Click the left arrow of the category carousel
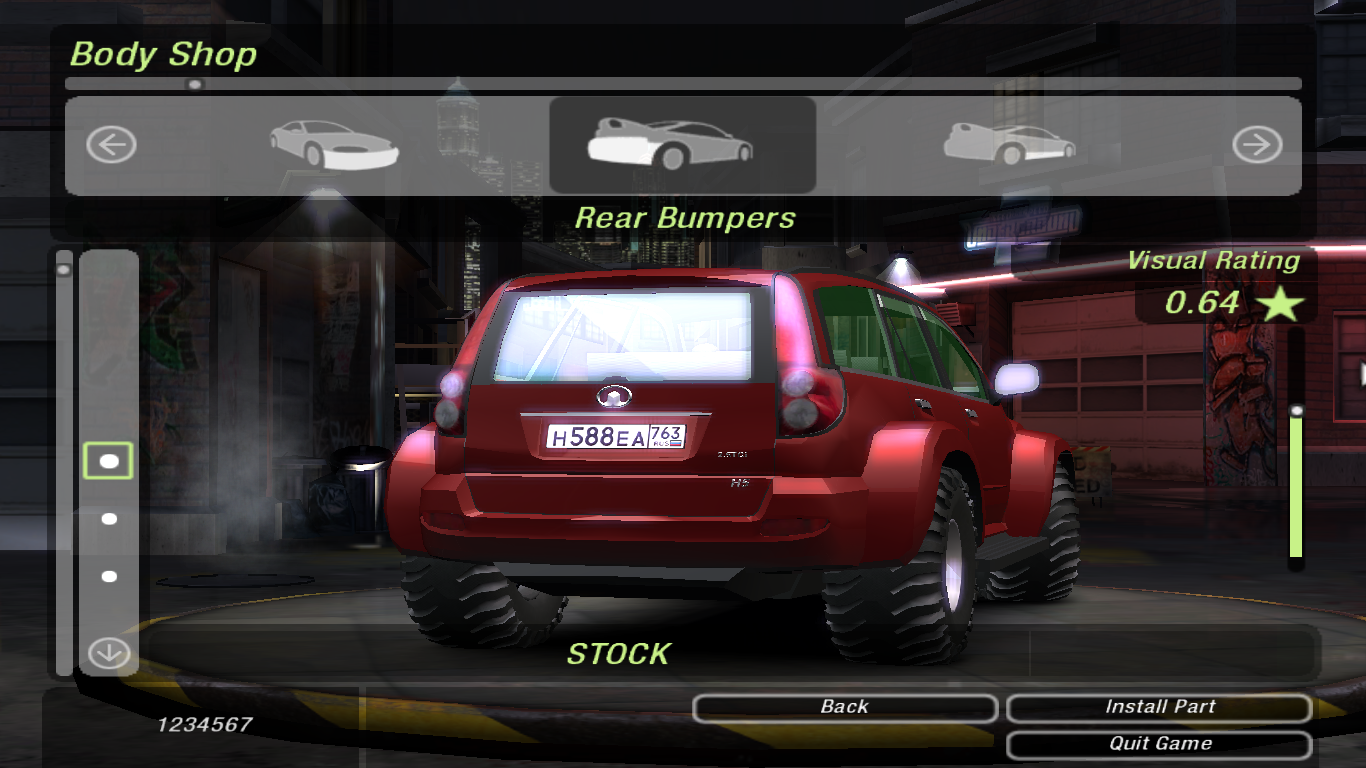Viewport: 1366px width, 768px height. 110,146
